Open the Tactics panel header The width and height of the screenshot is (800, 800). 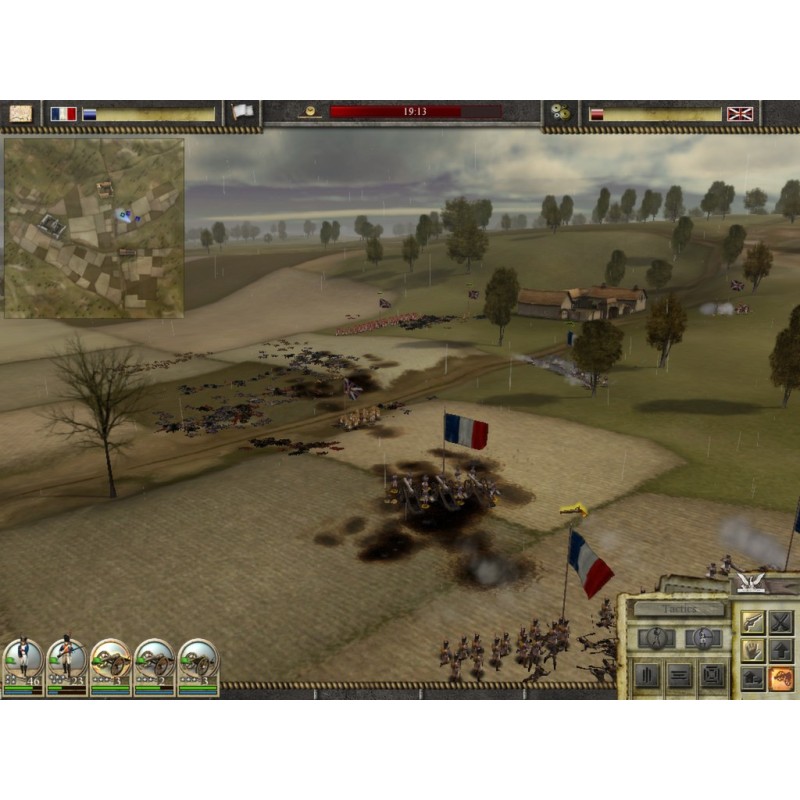tap(678, 608)
